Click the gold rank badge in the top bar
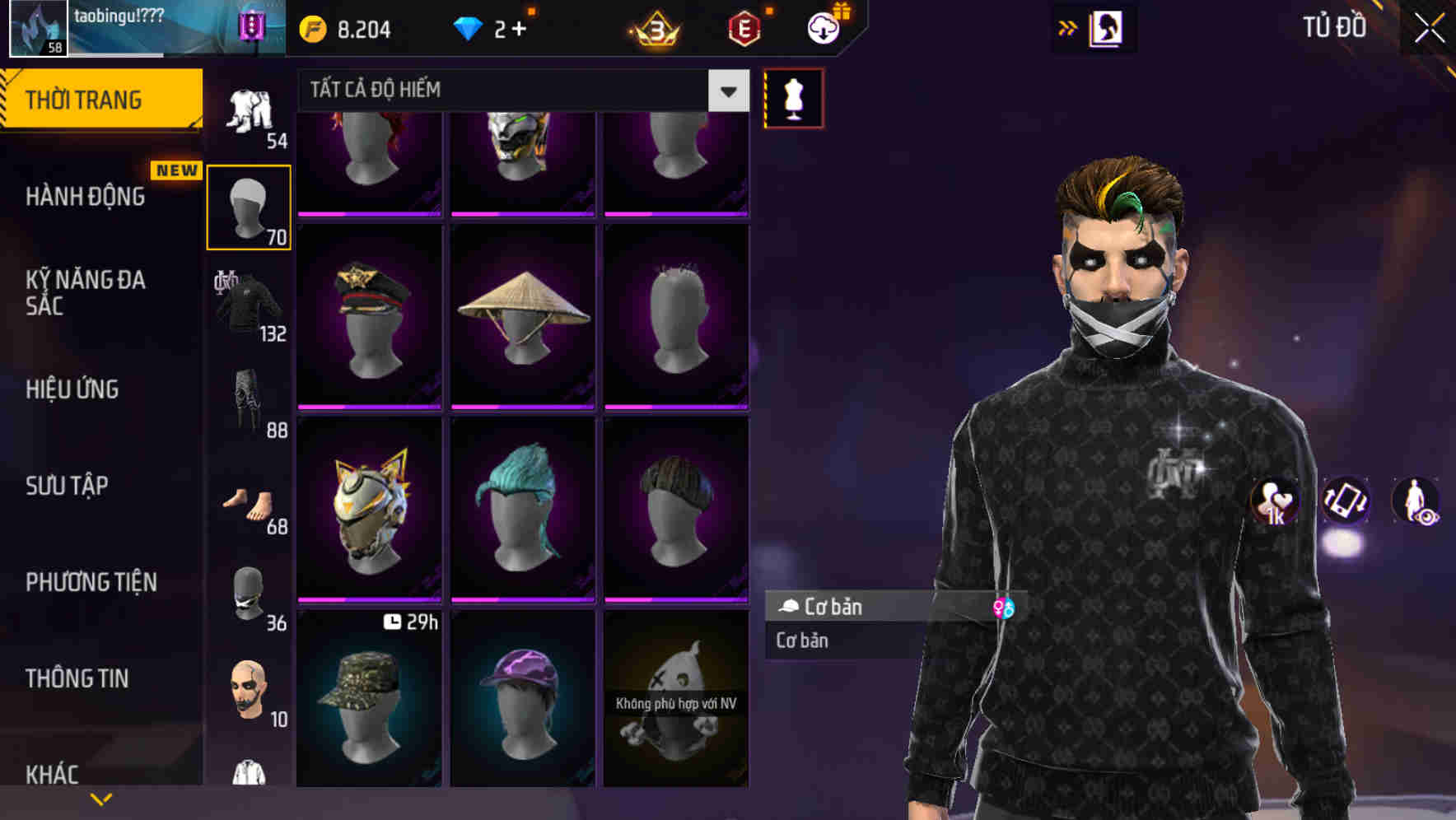Viewport: 1456px width, 820px height. point(653,27)
